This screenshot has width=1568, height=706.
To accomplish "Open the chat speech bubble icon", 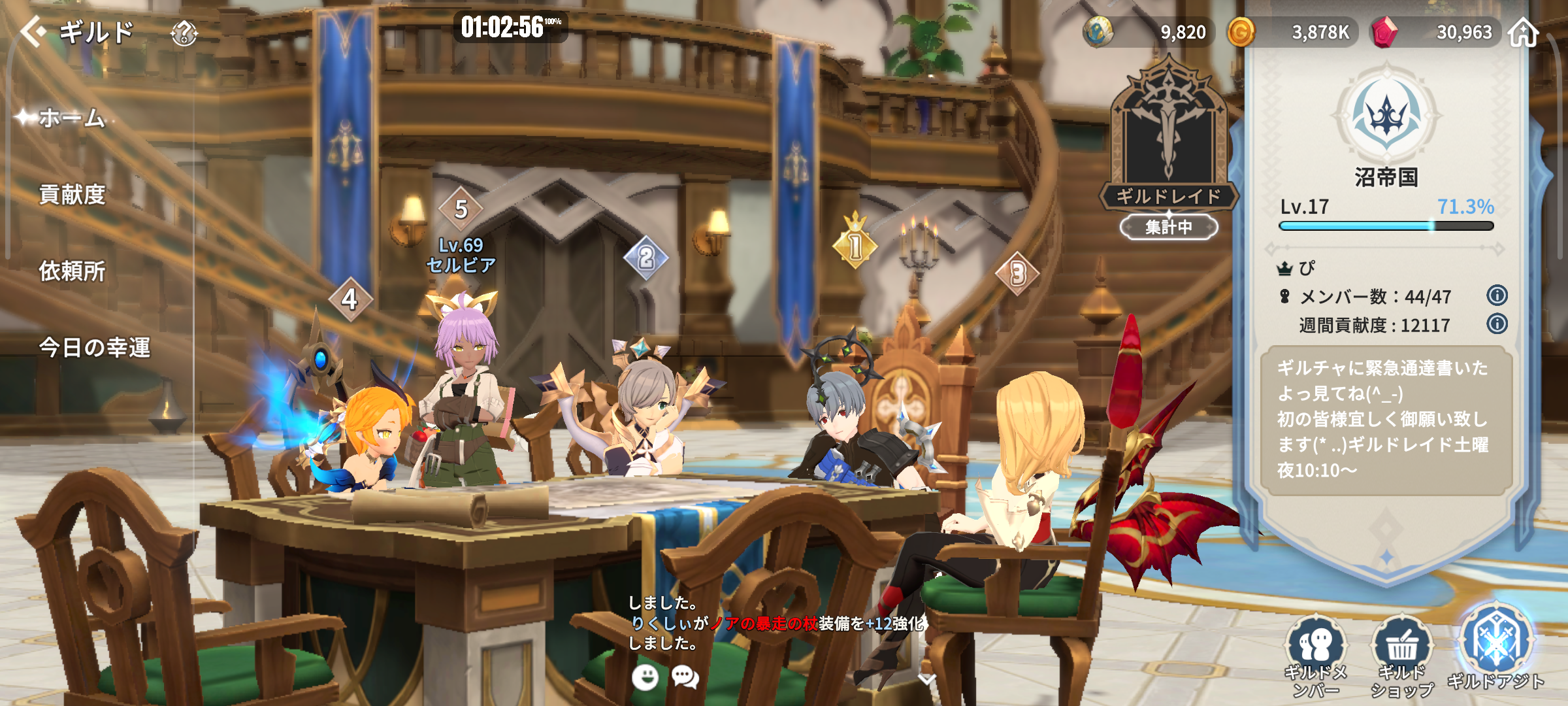I will click(685, 677).
